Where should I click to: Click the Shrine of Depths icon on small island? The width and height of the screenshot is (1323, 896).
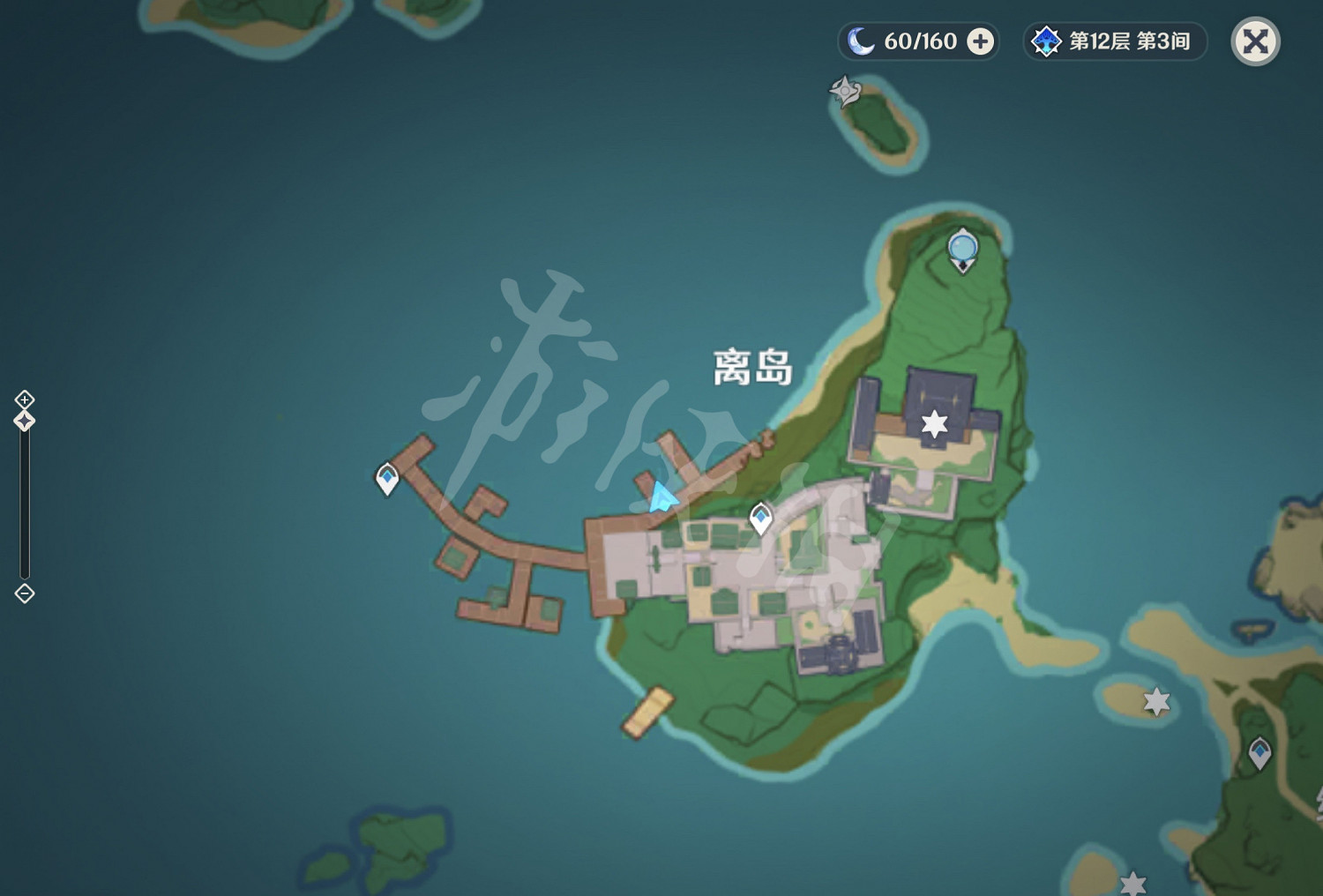click(844, 89)
